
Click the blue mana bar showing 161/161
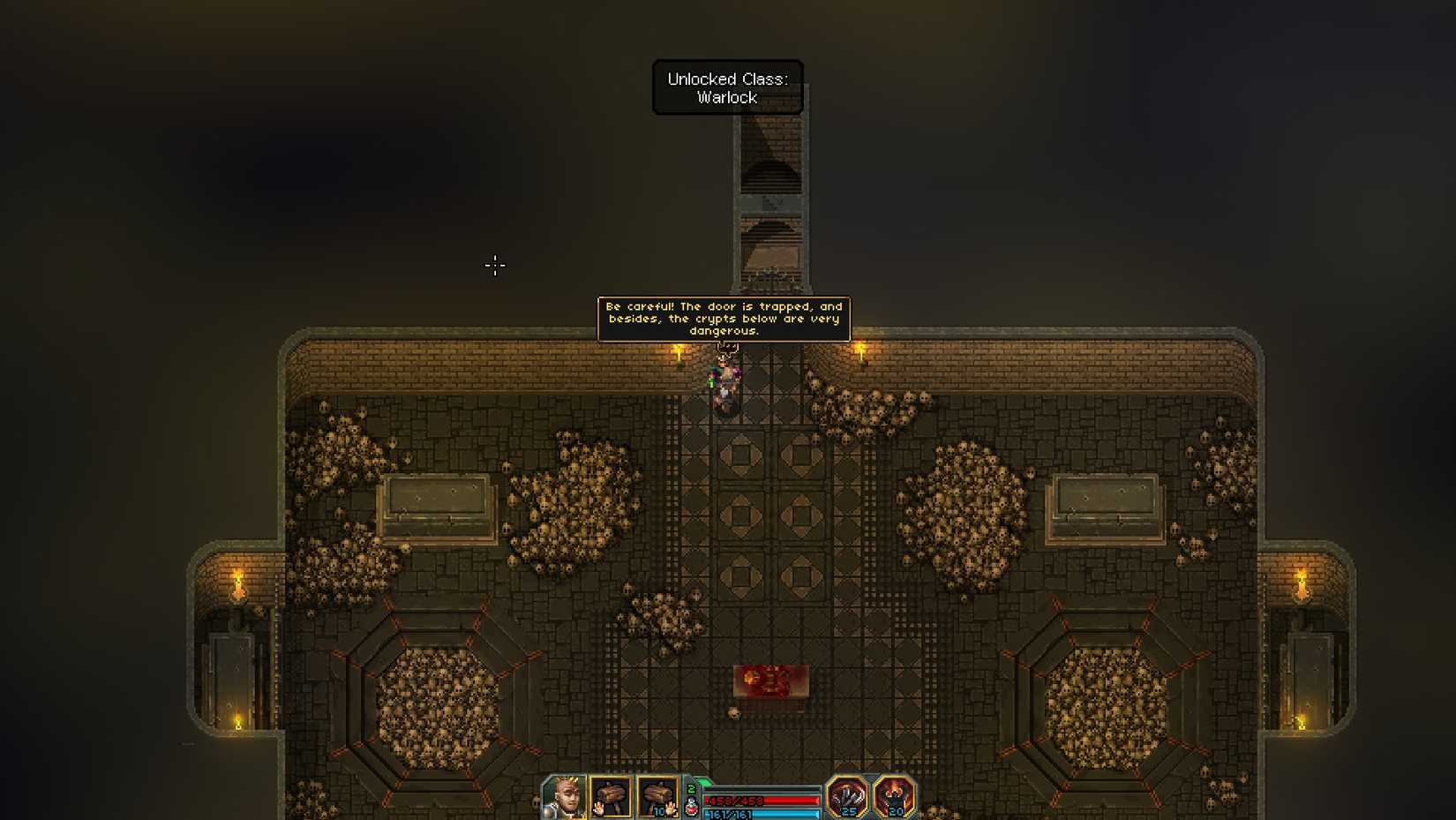(759, 815)
